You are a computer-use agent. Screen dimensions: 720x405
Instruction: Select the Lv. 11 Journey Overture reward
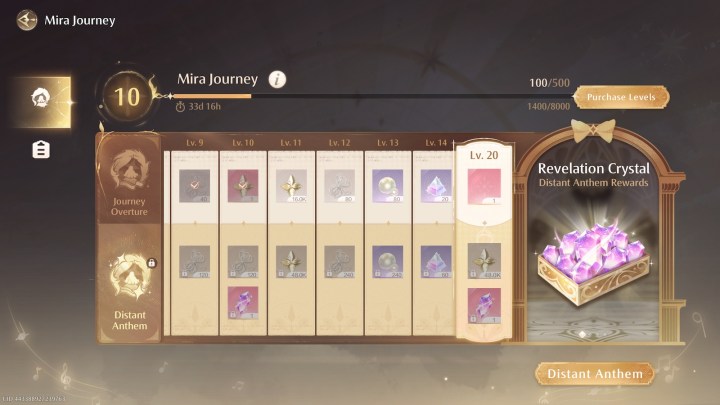291,185
